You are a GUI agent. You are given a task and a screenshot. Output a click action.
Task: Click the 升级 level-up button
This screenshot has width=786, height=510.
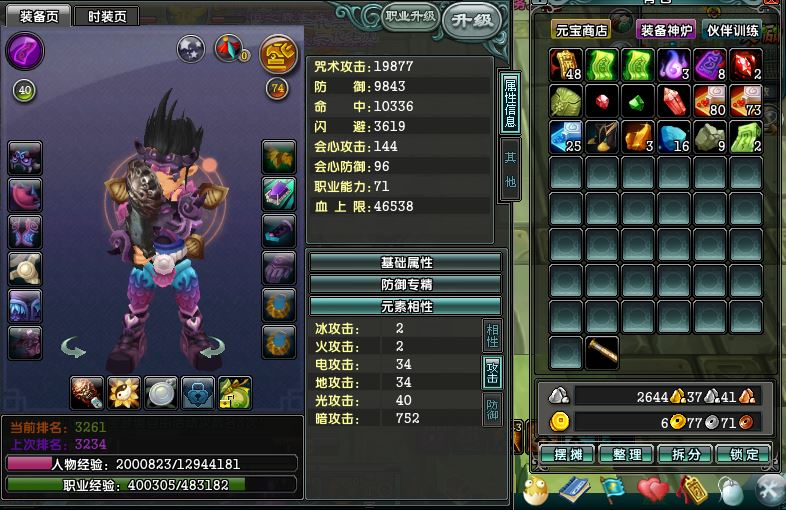coord(472,21)
